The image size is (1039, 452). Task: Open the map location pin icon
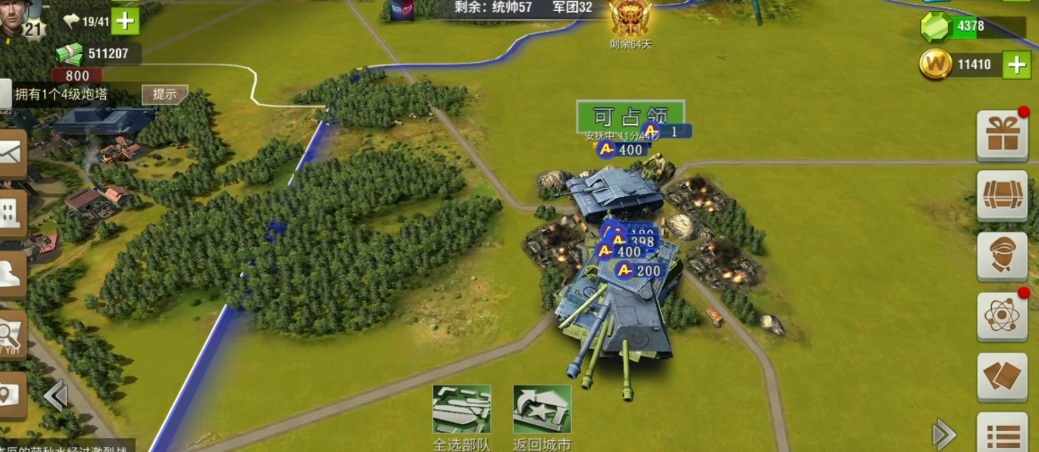point(11,395)
